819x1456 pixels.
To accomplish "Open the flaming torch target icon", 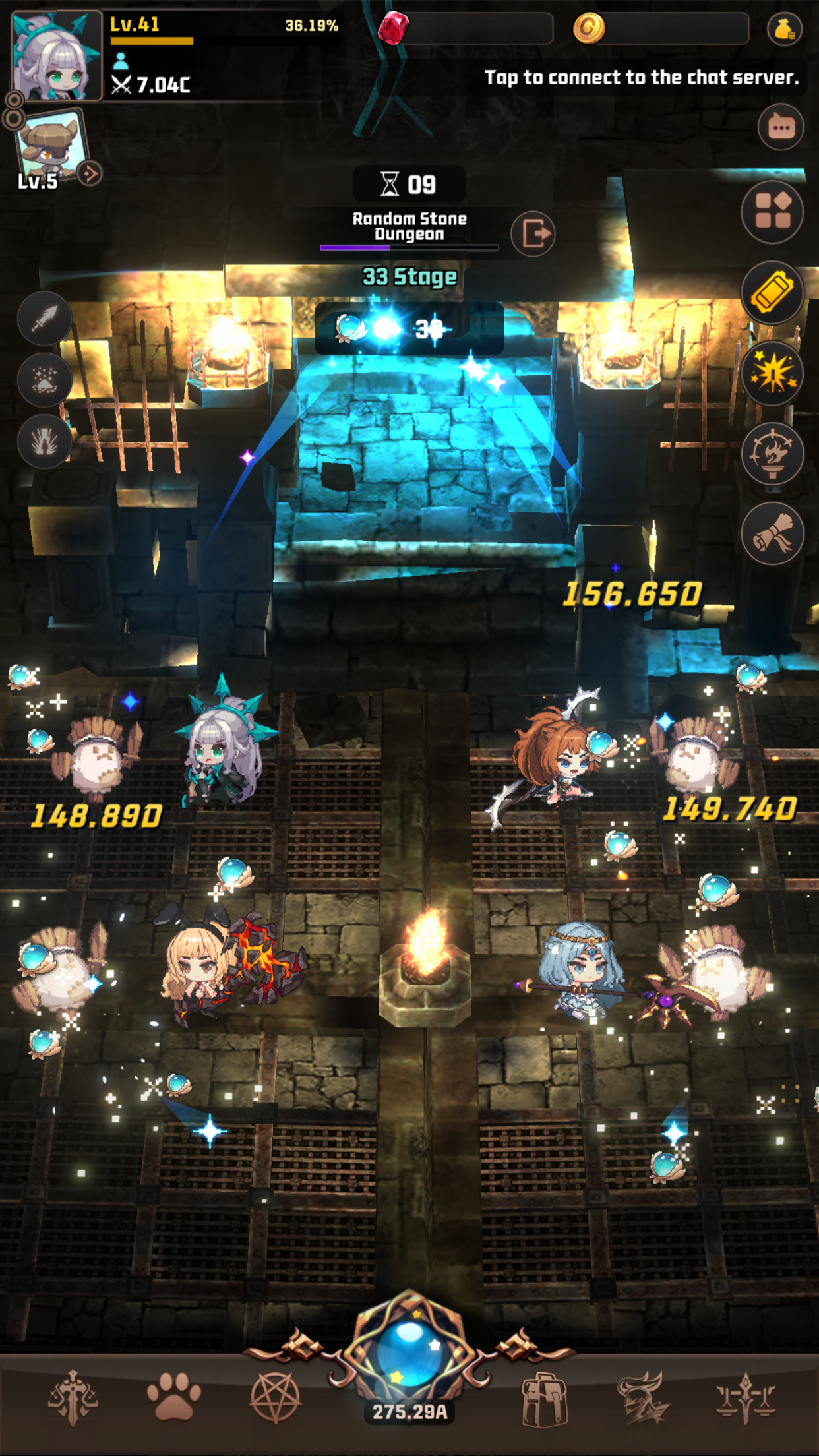I will pyautogui.click(x=772, y=454).
